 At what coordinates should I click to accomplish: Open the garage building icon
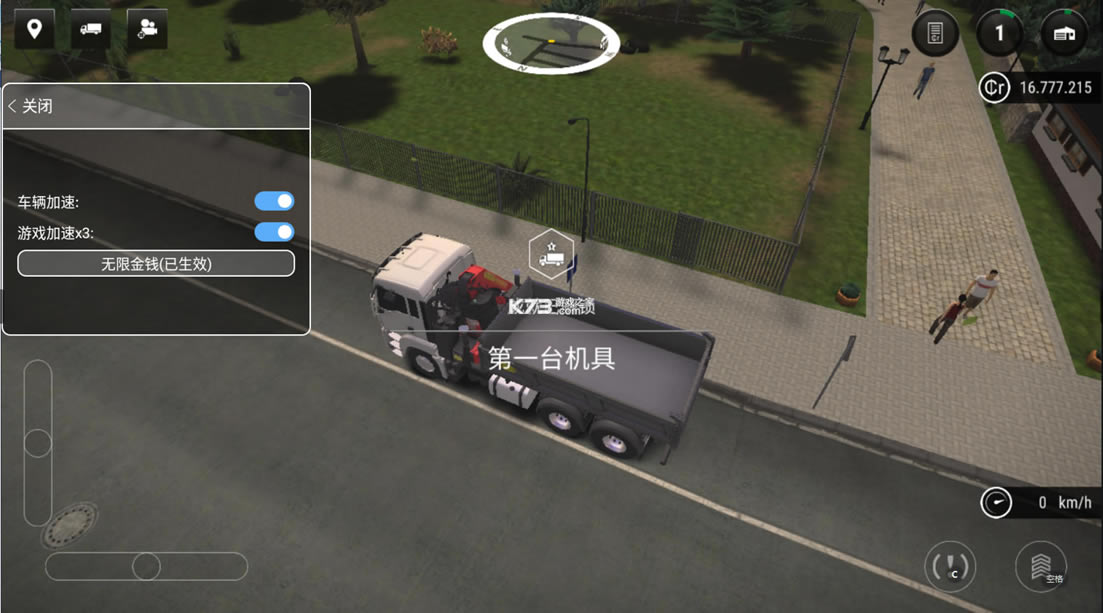pyautogui.click(x=1064, y=34)
